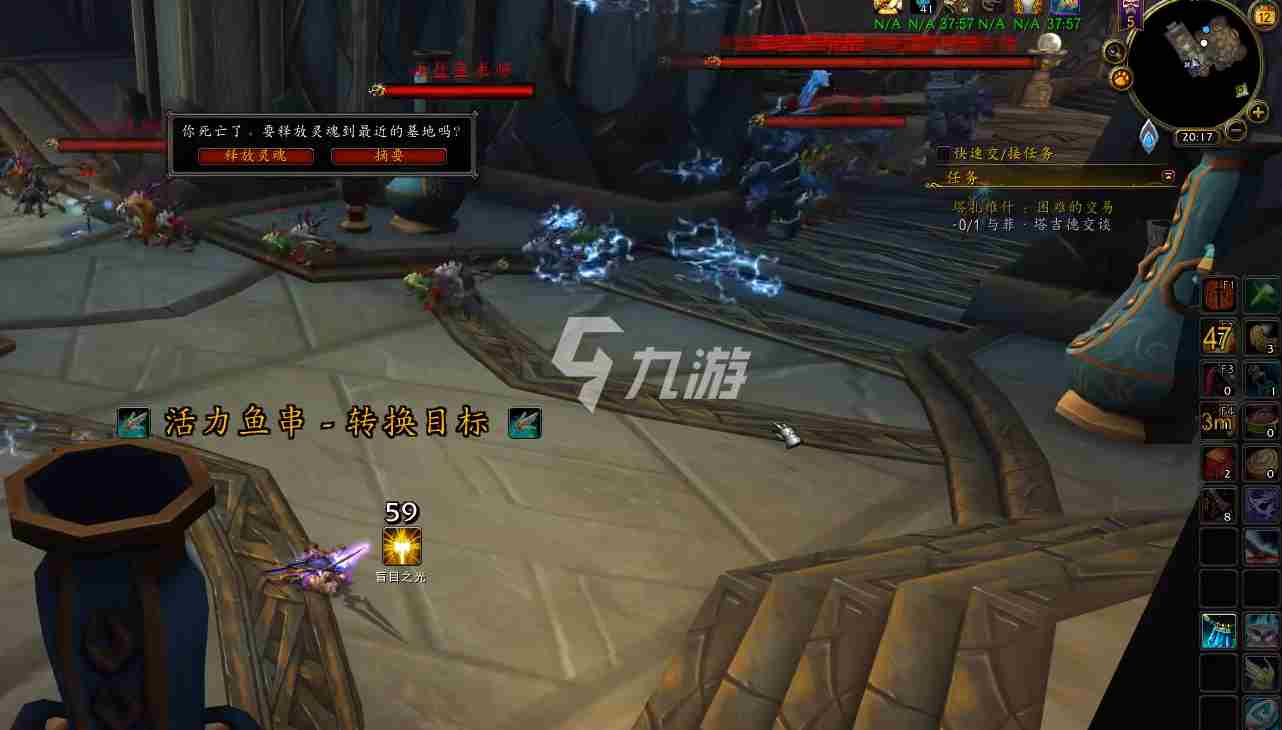Activate the glowing blue ability near the bottom bar

point(1218,631)
